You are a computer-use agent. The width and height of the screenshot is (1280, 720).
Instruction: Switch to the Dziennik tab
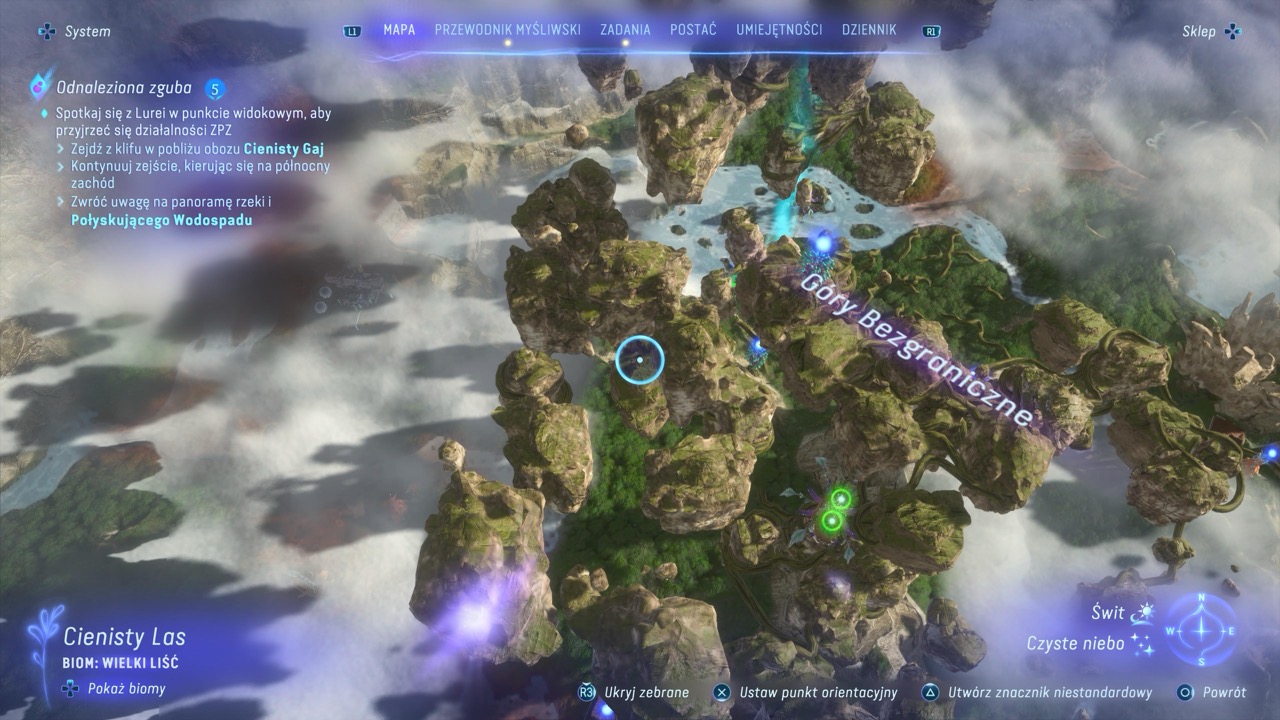(x=869, y=30)
